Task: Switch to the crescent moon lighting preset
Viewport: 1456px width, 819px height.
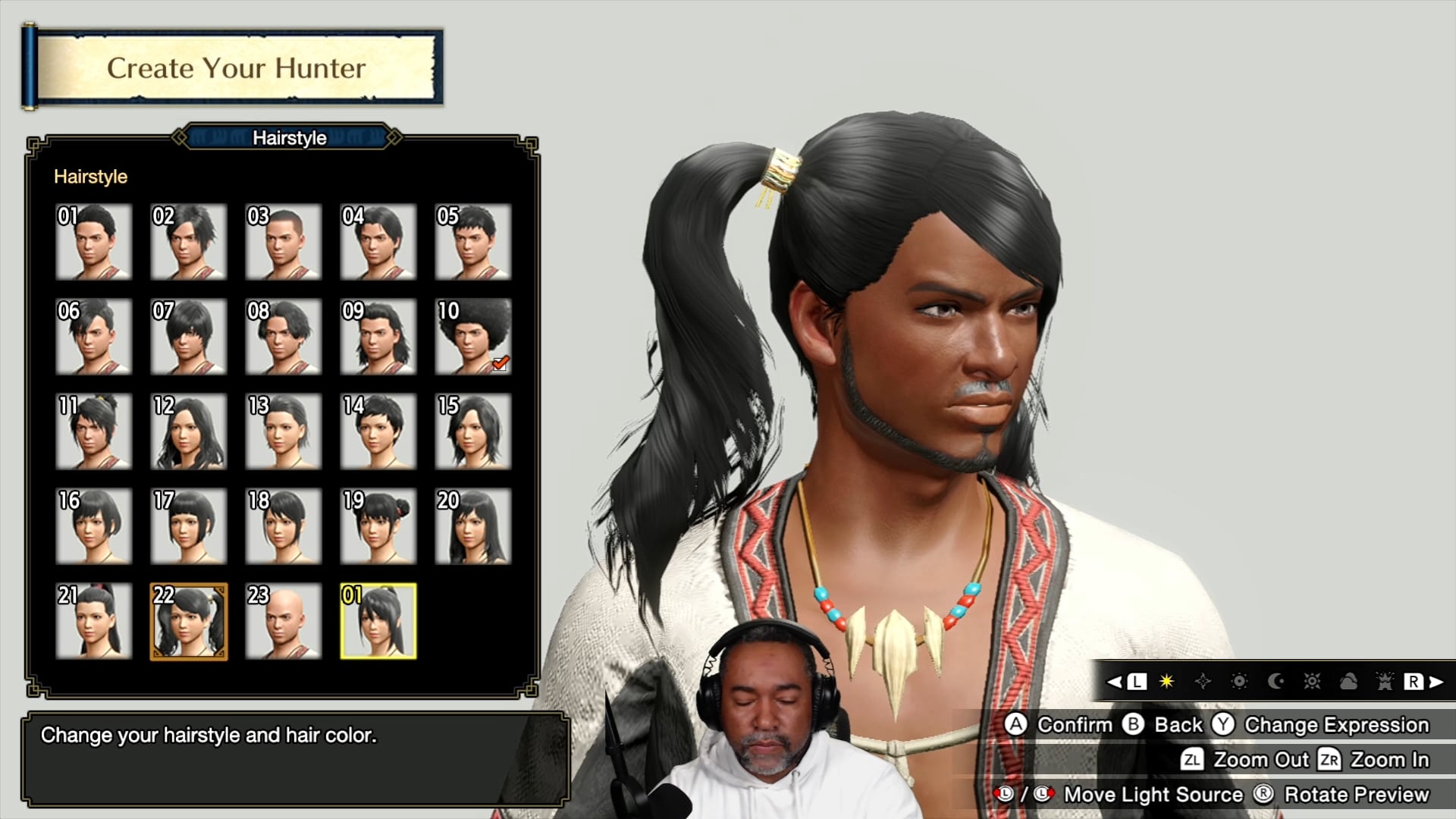Action: (x=1276, y=682)
